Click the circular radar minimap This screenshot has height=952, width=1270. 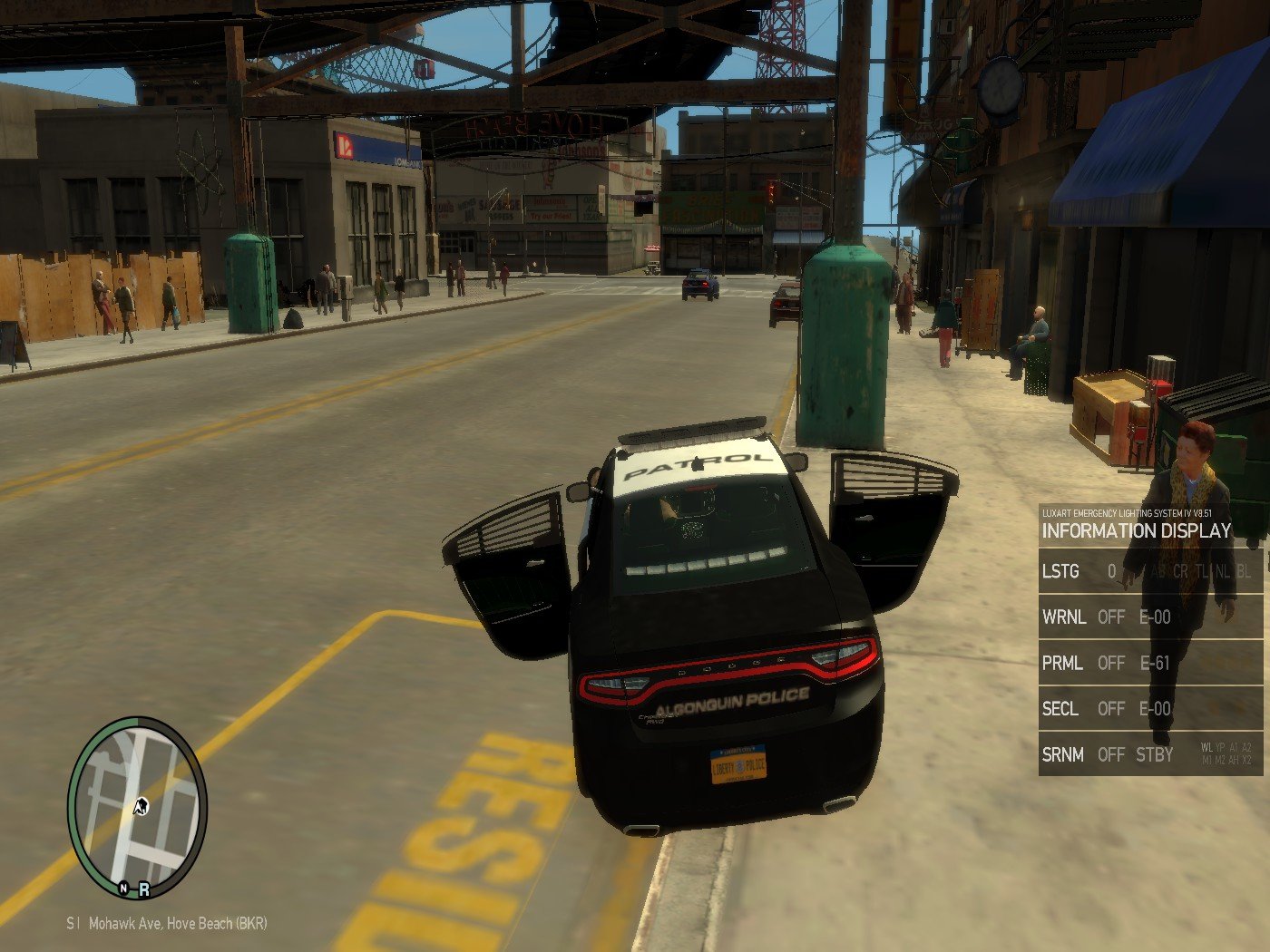click(x=138, y=806)
